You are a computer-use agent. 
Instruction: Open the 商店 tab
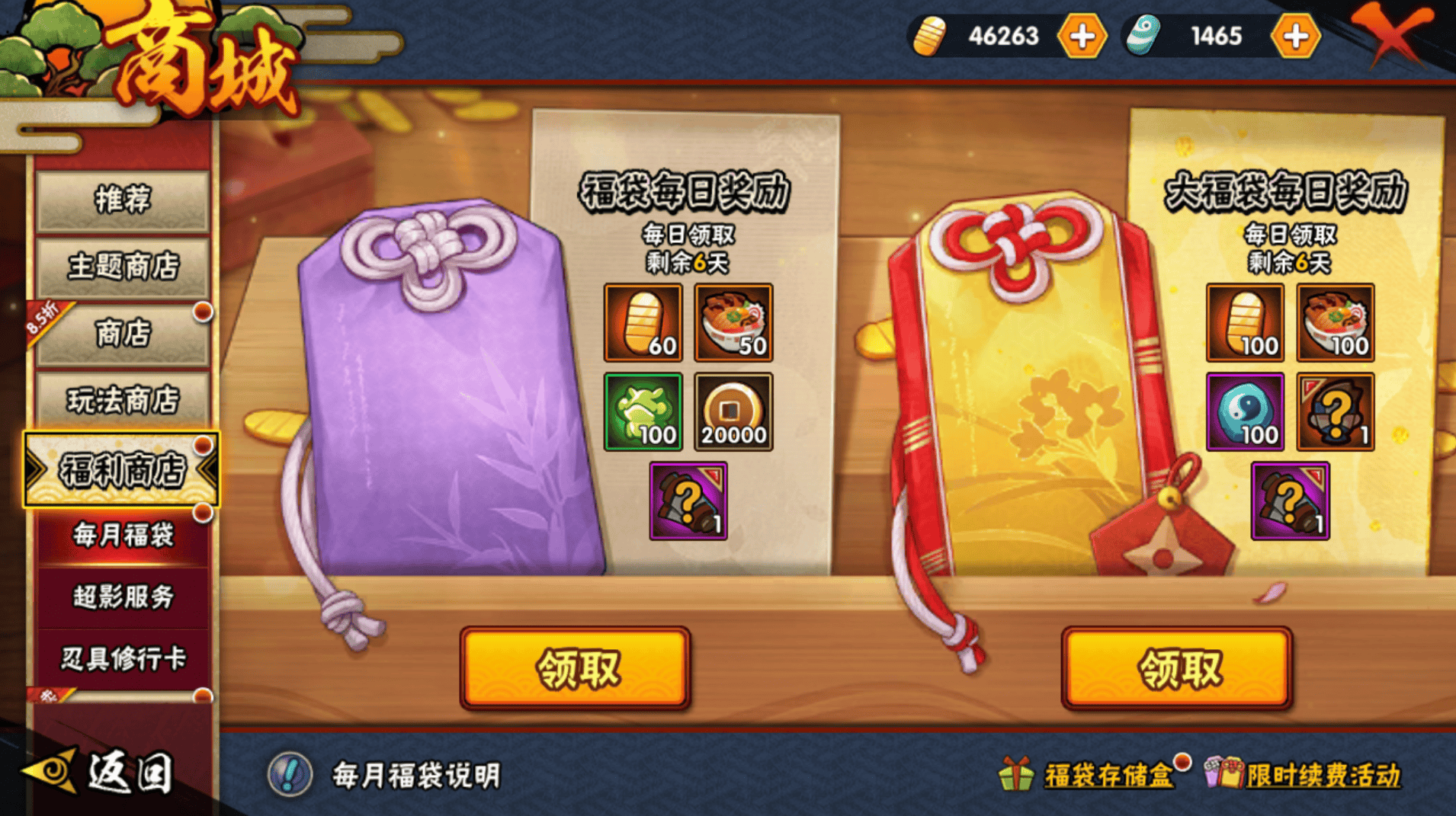[122, 333]
